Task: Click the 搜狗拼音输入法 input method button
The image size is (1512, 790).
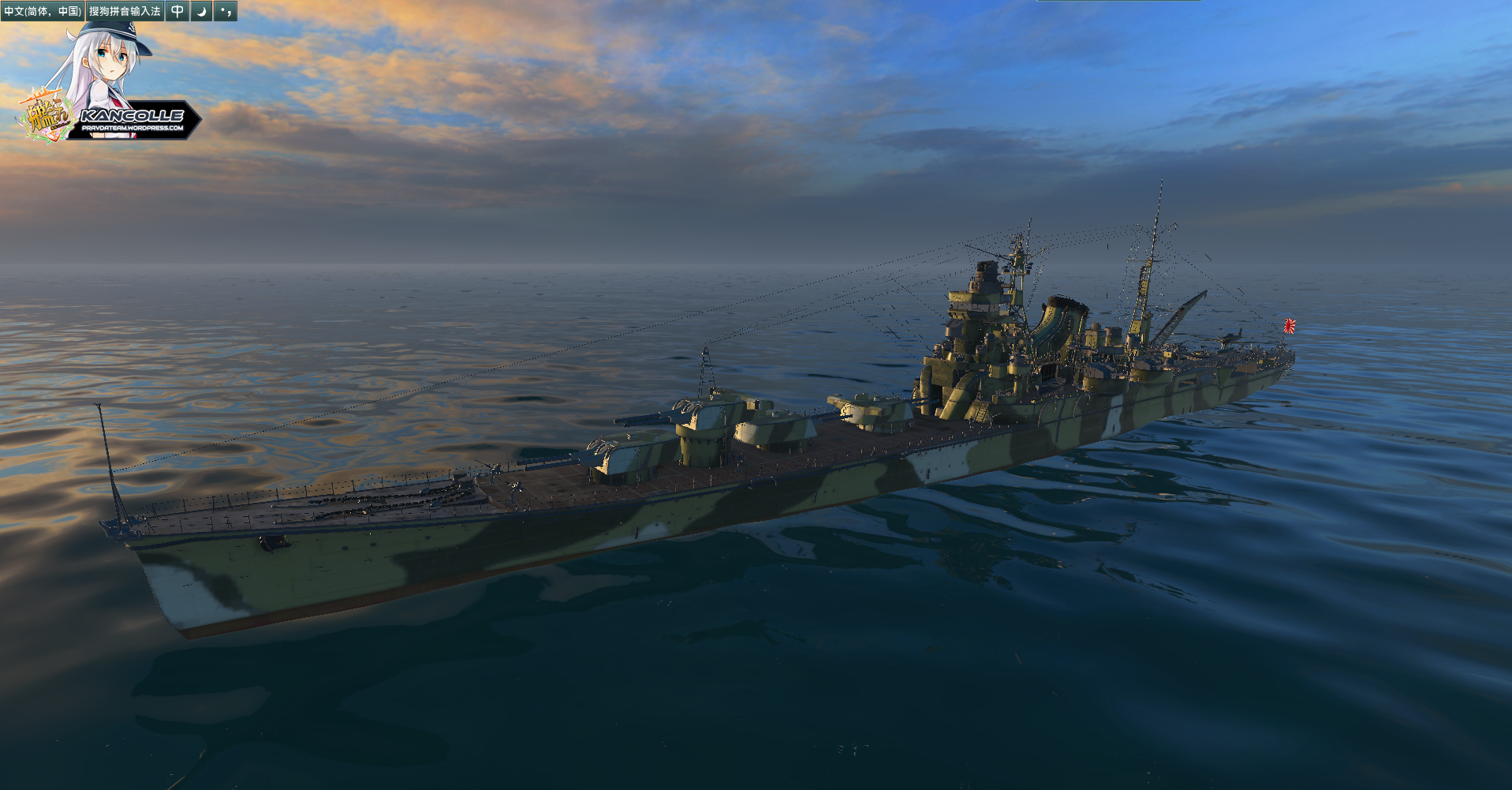Action: click(125, 11)
